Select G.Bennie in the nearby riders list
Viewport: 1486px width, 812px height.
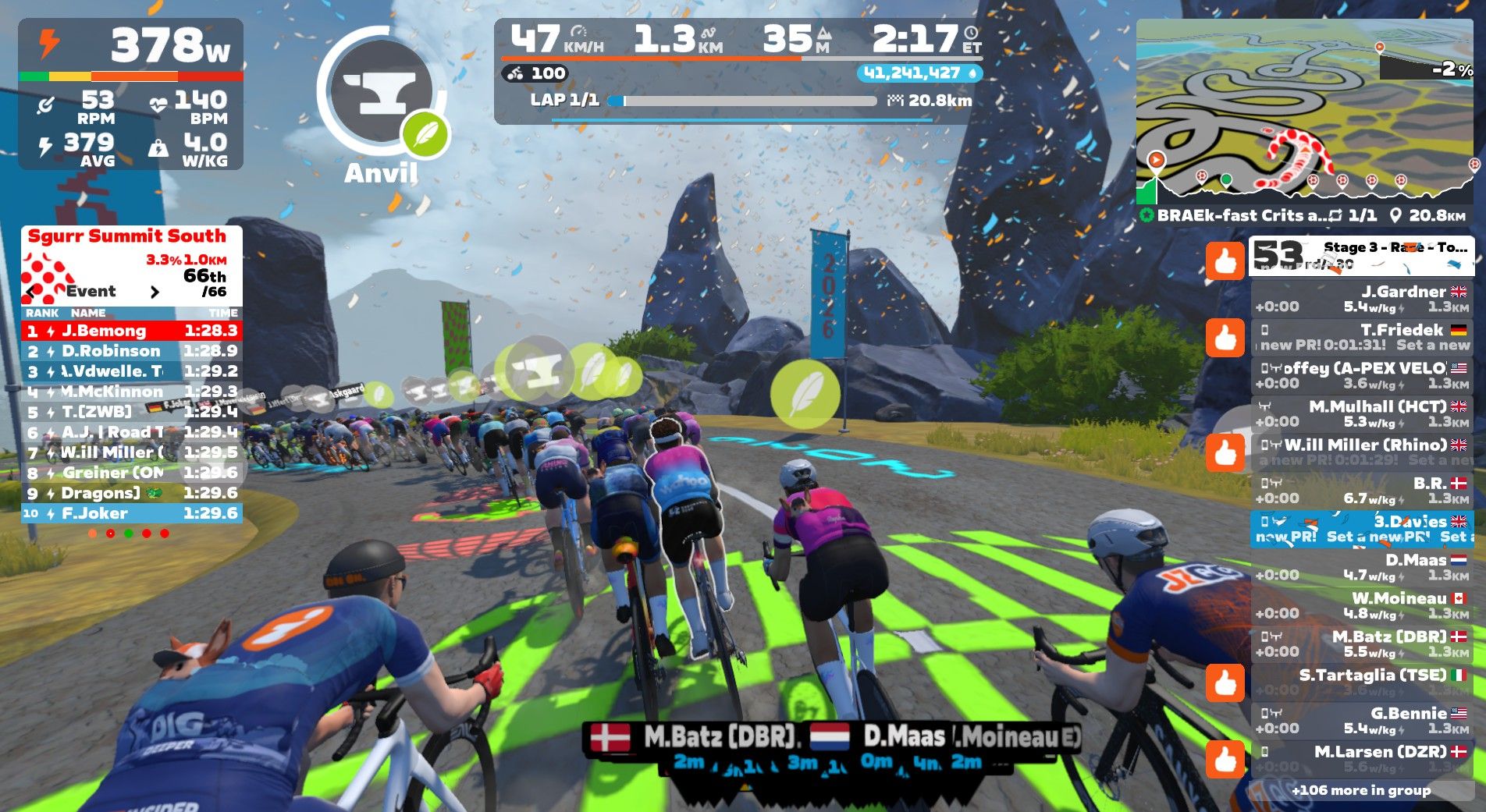coord(1361,720)
